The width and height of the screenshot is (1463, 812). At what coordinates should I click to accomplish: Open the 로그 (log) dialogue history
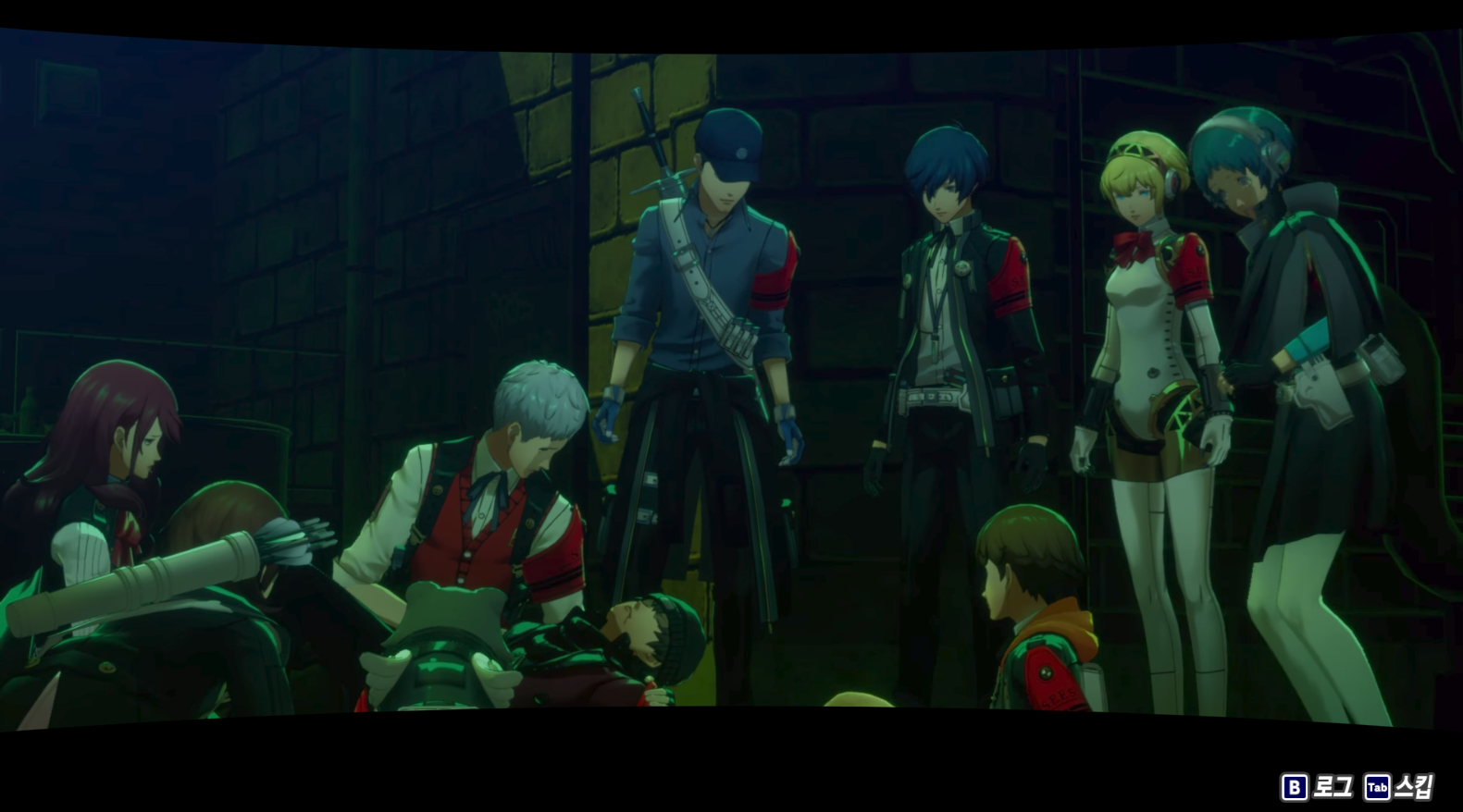[1318, 787]
